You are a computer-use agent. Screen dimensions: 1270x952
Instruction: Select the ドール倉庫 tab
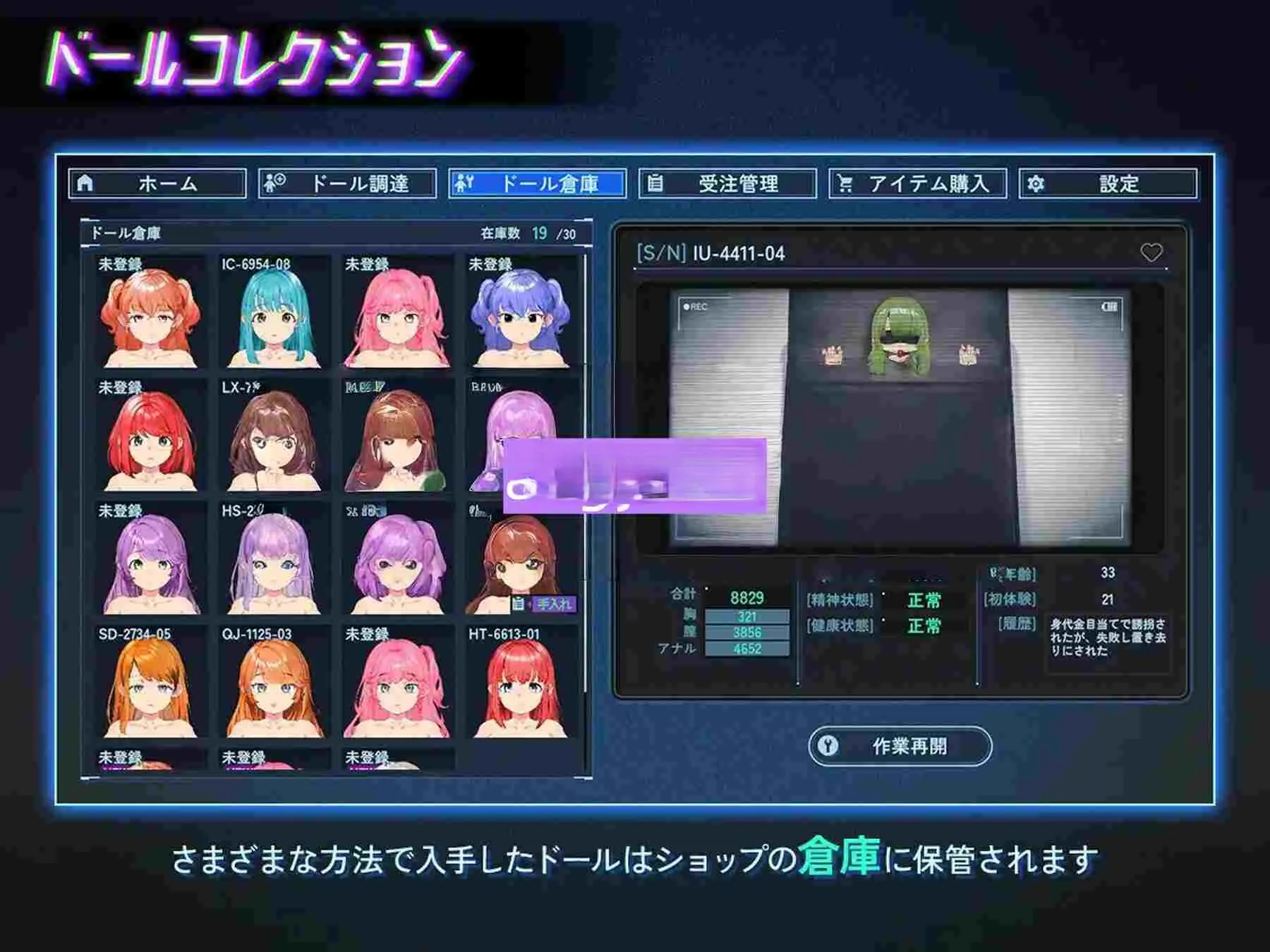click(537, 183)
